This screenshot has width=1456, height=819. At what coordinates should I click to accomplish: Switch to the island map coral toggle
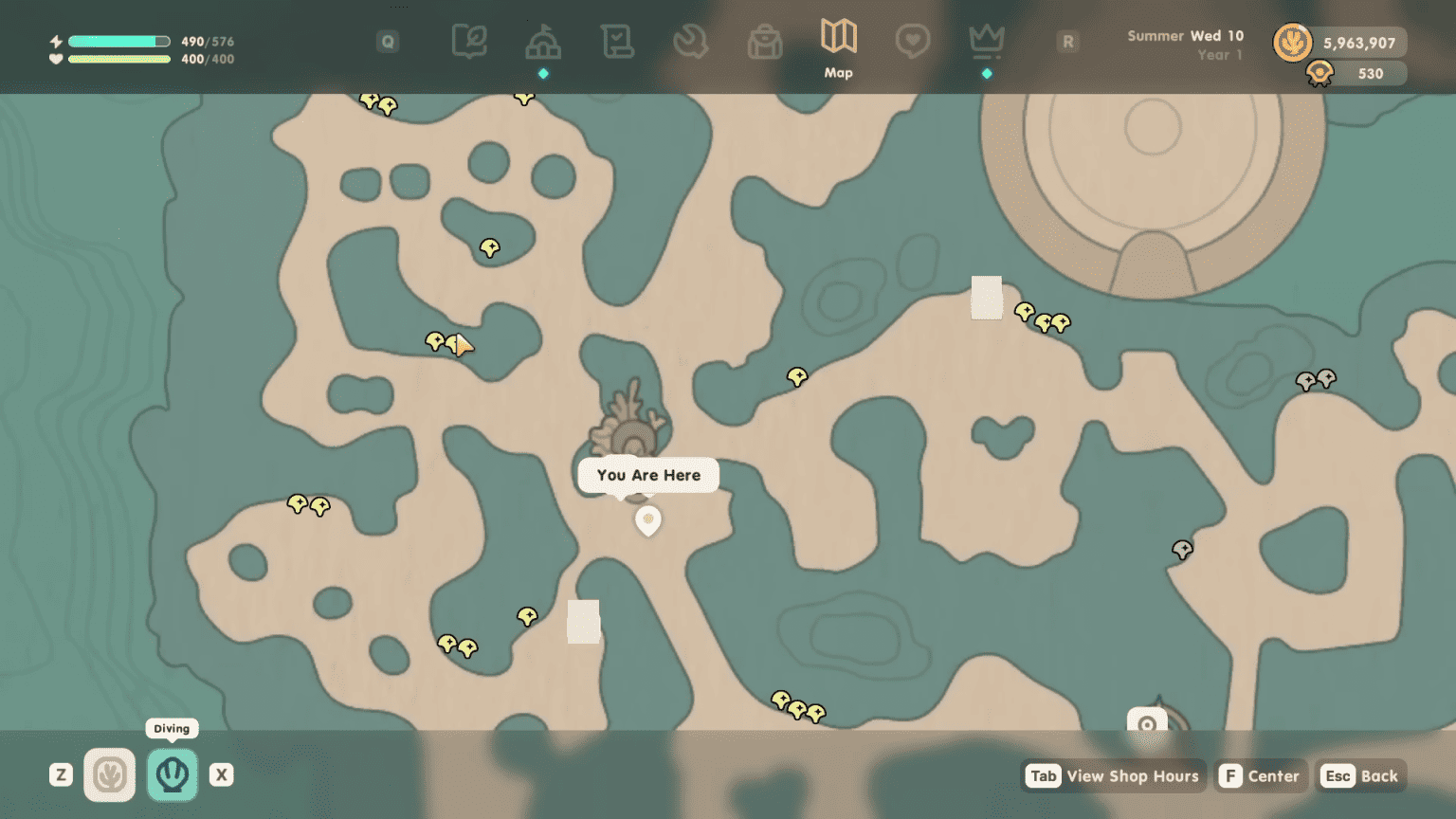110,774
